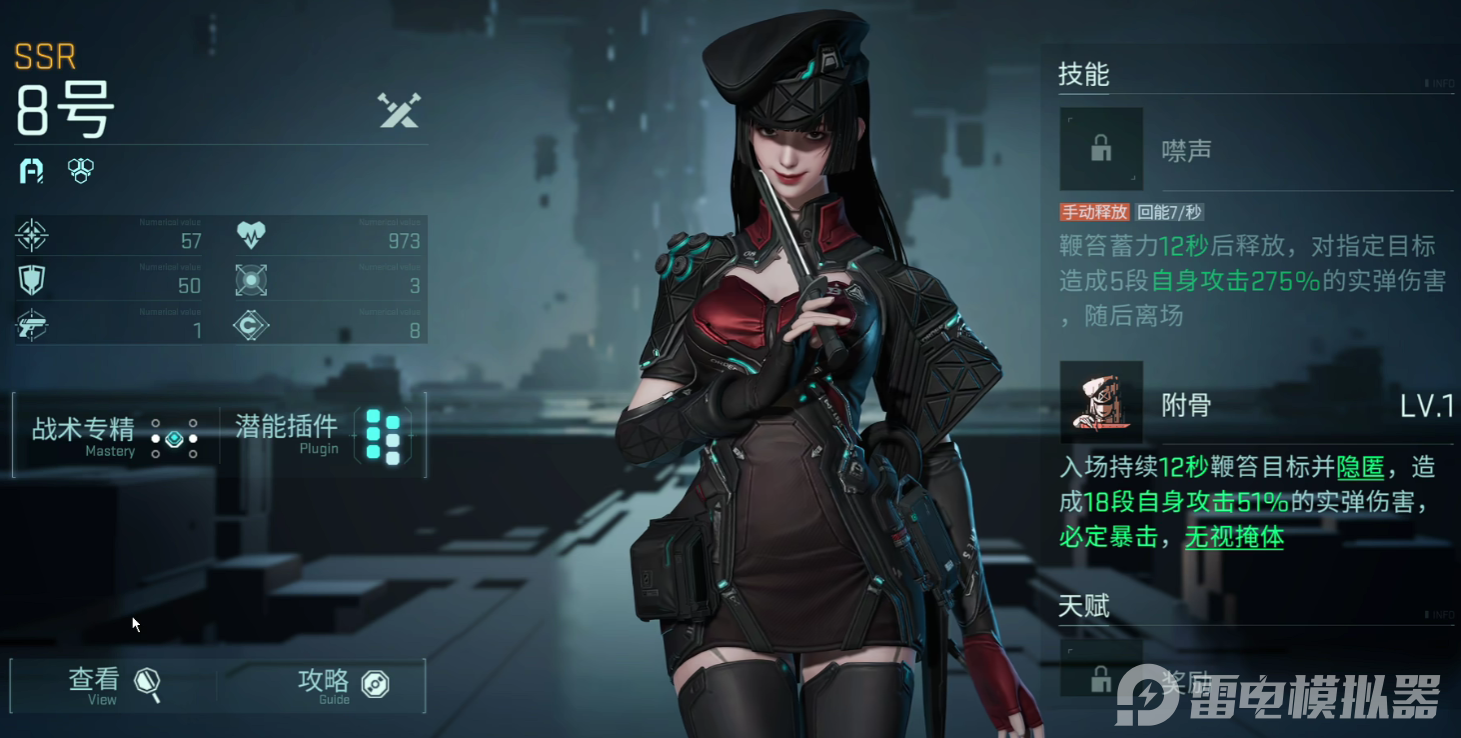The height and width of the screenshot is (738, 1461).
Task: Click the A-shaped badge under character name
Action: point(32,170)
